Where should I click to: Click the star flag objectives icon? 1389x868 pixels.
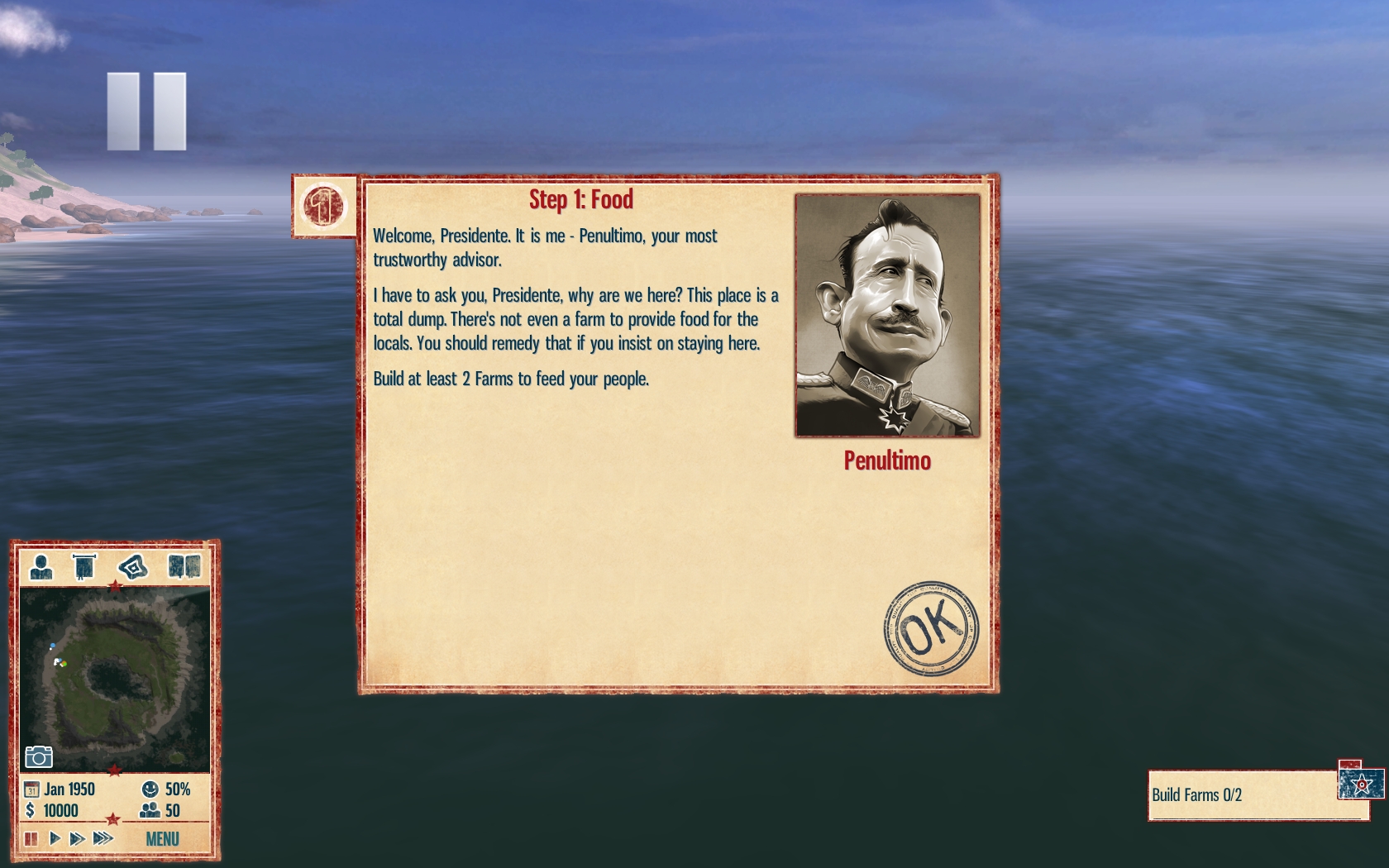coord(1360,782)
